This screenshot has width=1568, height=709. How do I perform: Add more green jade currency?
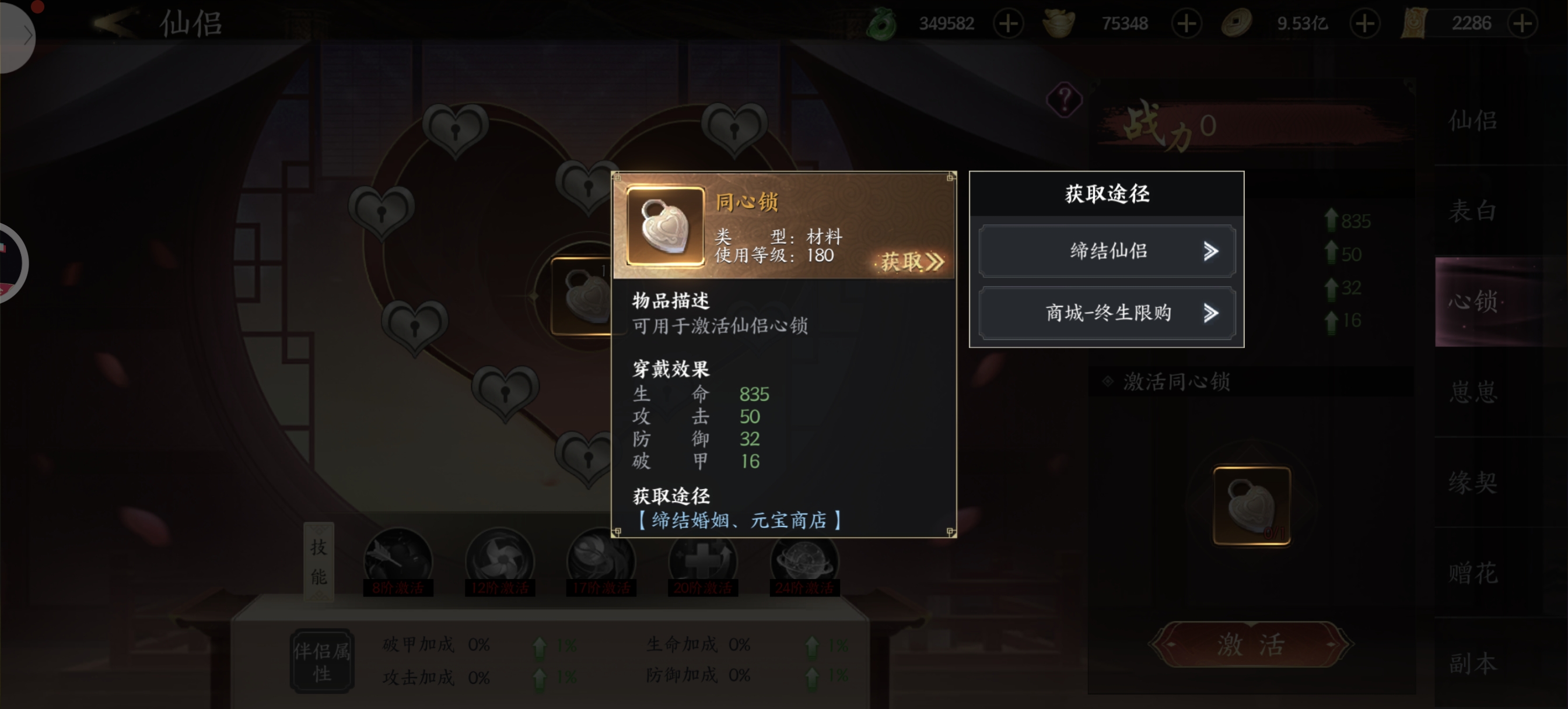coord(1008,24)
